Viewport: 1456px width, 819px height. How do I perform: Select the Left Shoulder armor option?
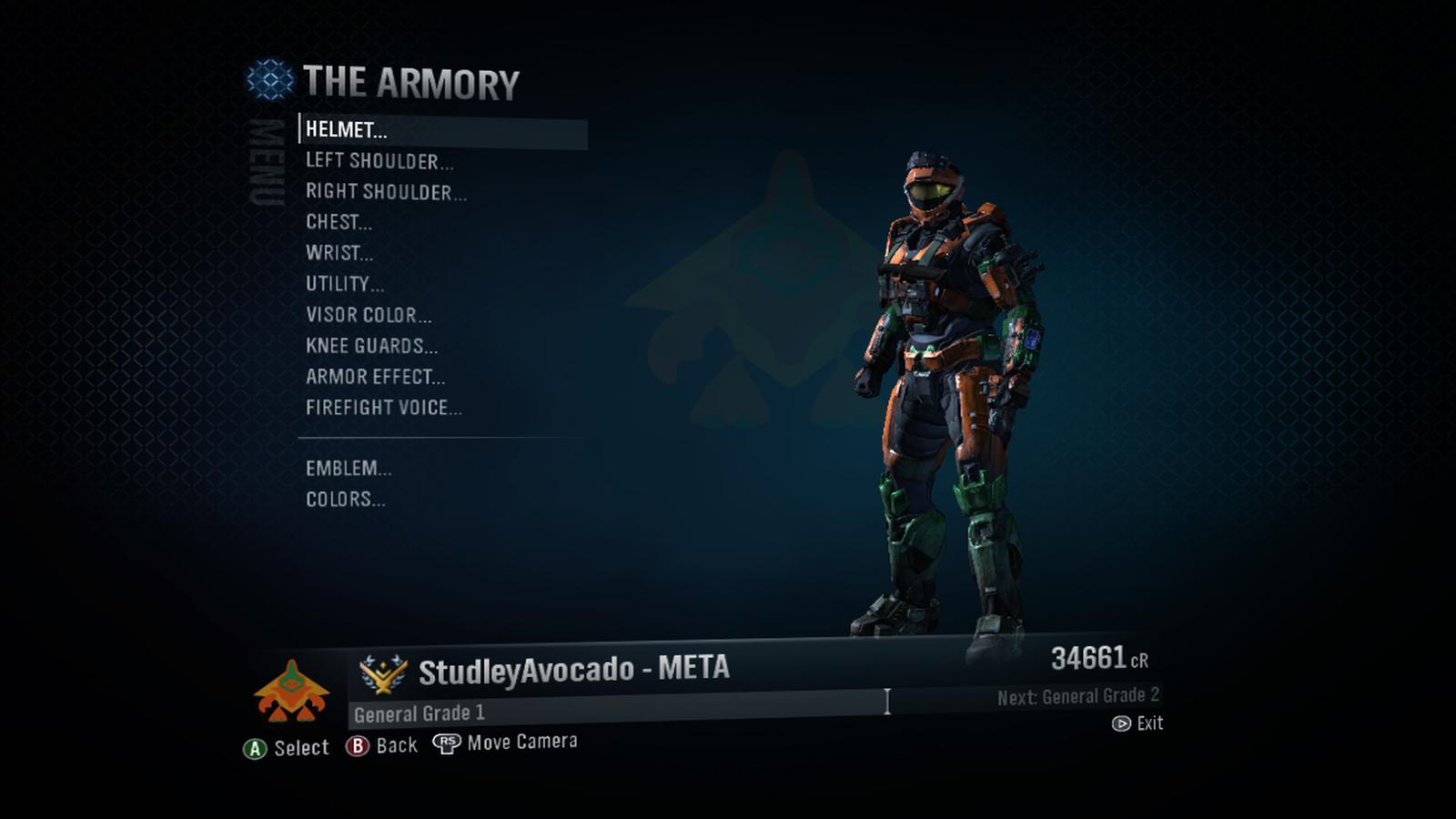click(379, 161)
